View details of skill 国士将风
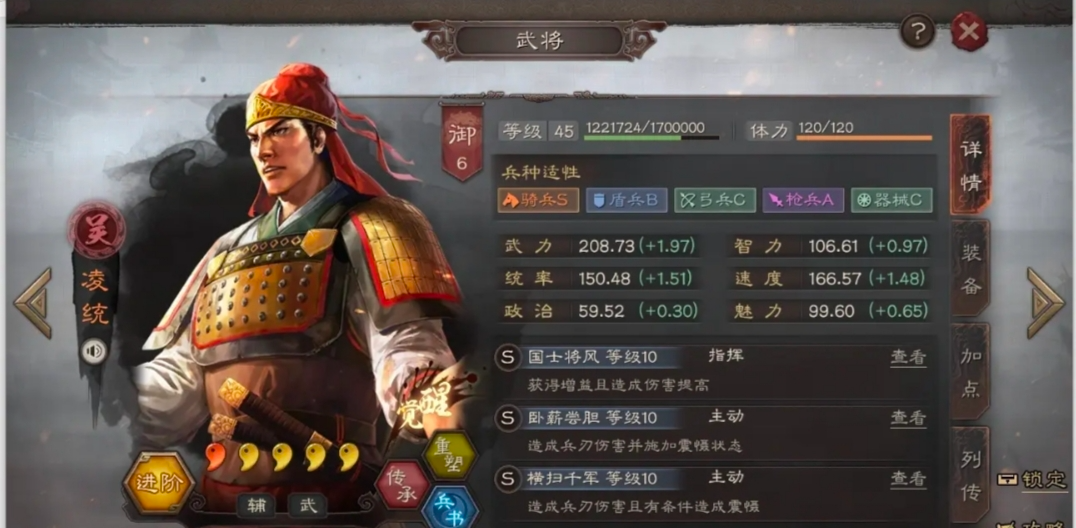Screen dimensions: 1076x528 point(908,358)
